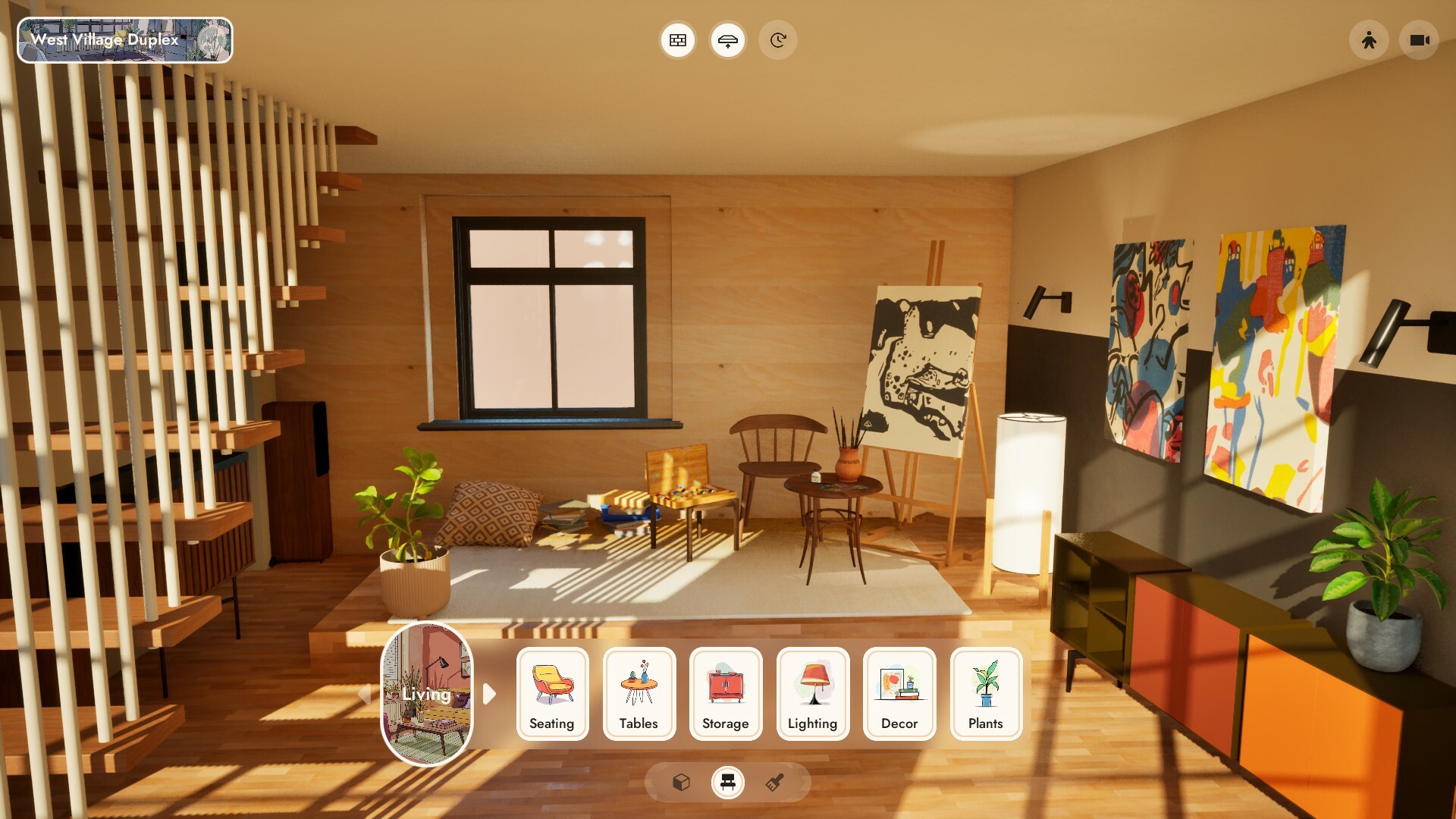The image size is (1456, 819).
Task: Select the furniture placement icon at top
Action: click(728, 39)
